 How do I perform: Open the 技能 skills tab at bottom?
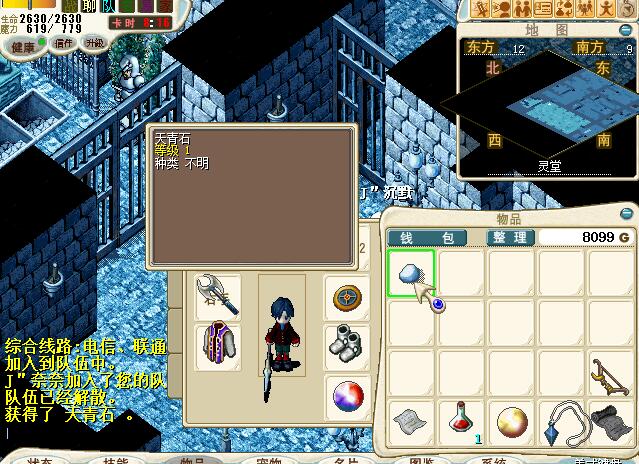pyautogui.click(x=115, y=460)
